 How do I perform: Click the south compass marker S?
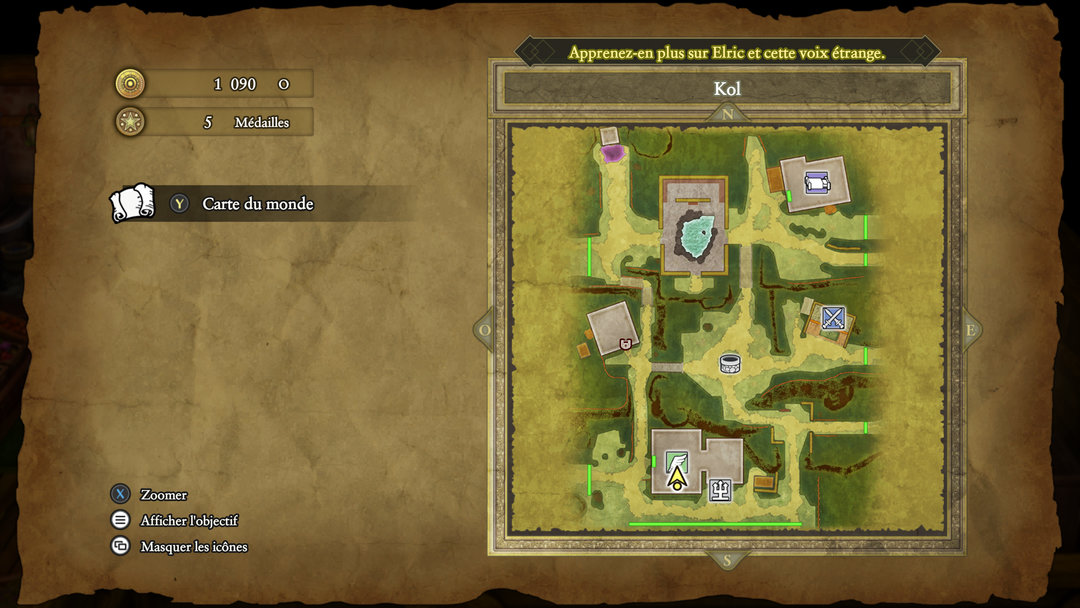click(727, 560)
